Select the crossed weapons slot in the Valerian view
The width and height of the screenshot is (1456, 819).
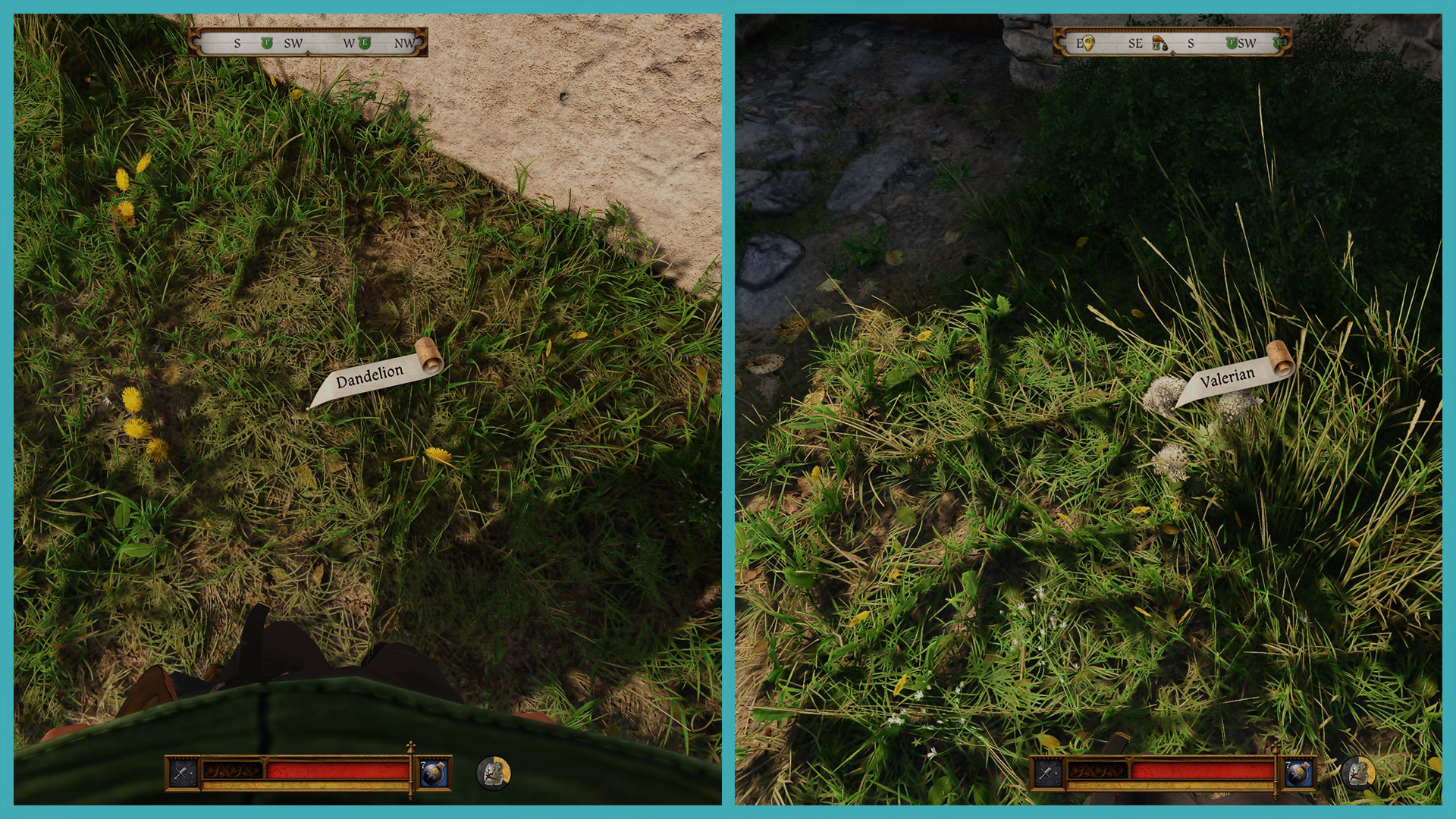tap(1047, 773)
